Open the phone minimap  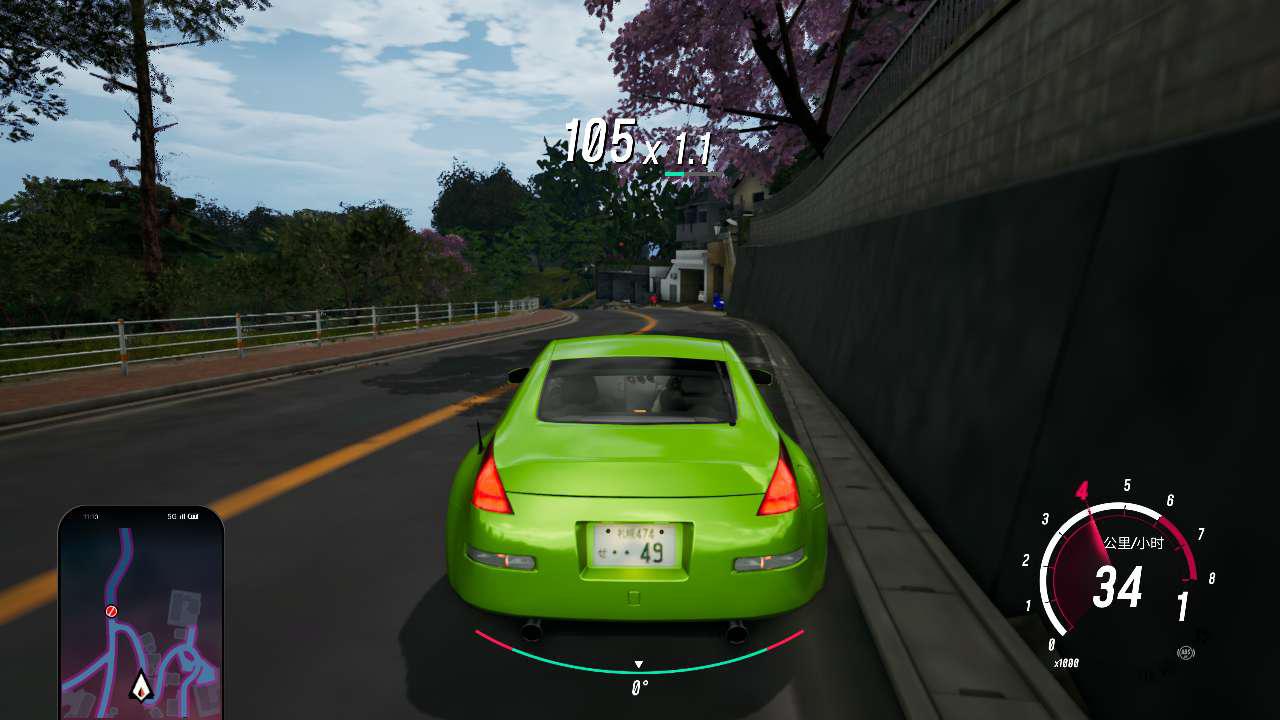coord(141,612)
